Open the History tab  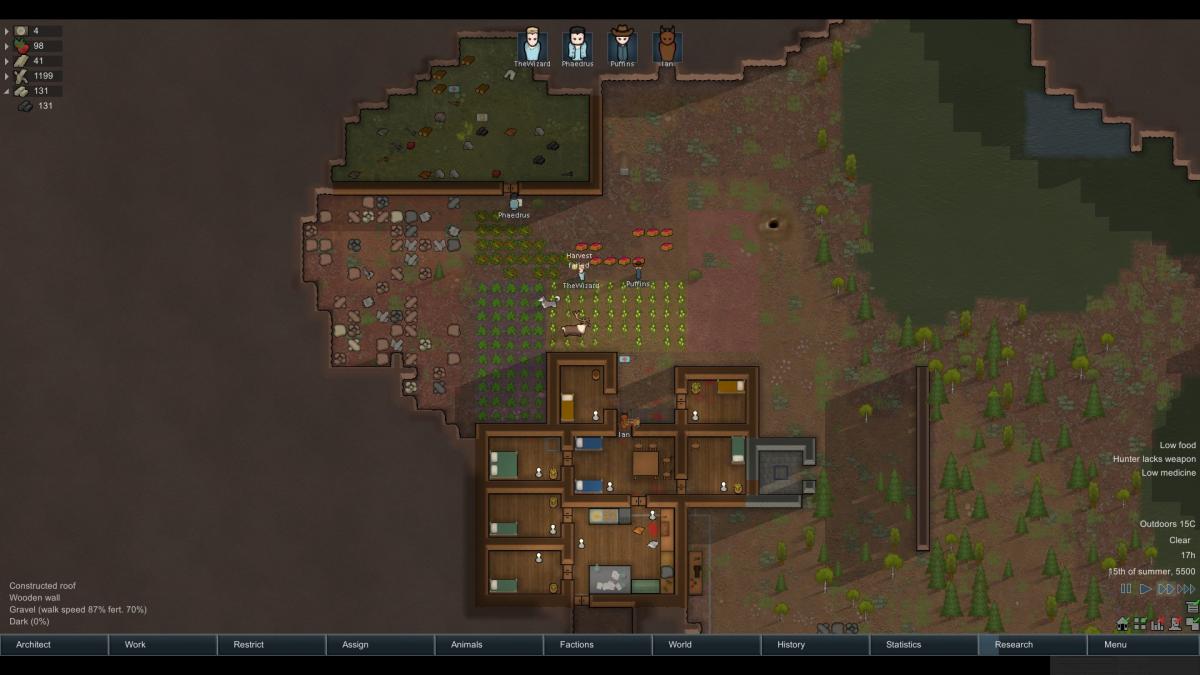click(x=817, y=645)
